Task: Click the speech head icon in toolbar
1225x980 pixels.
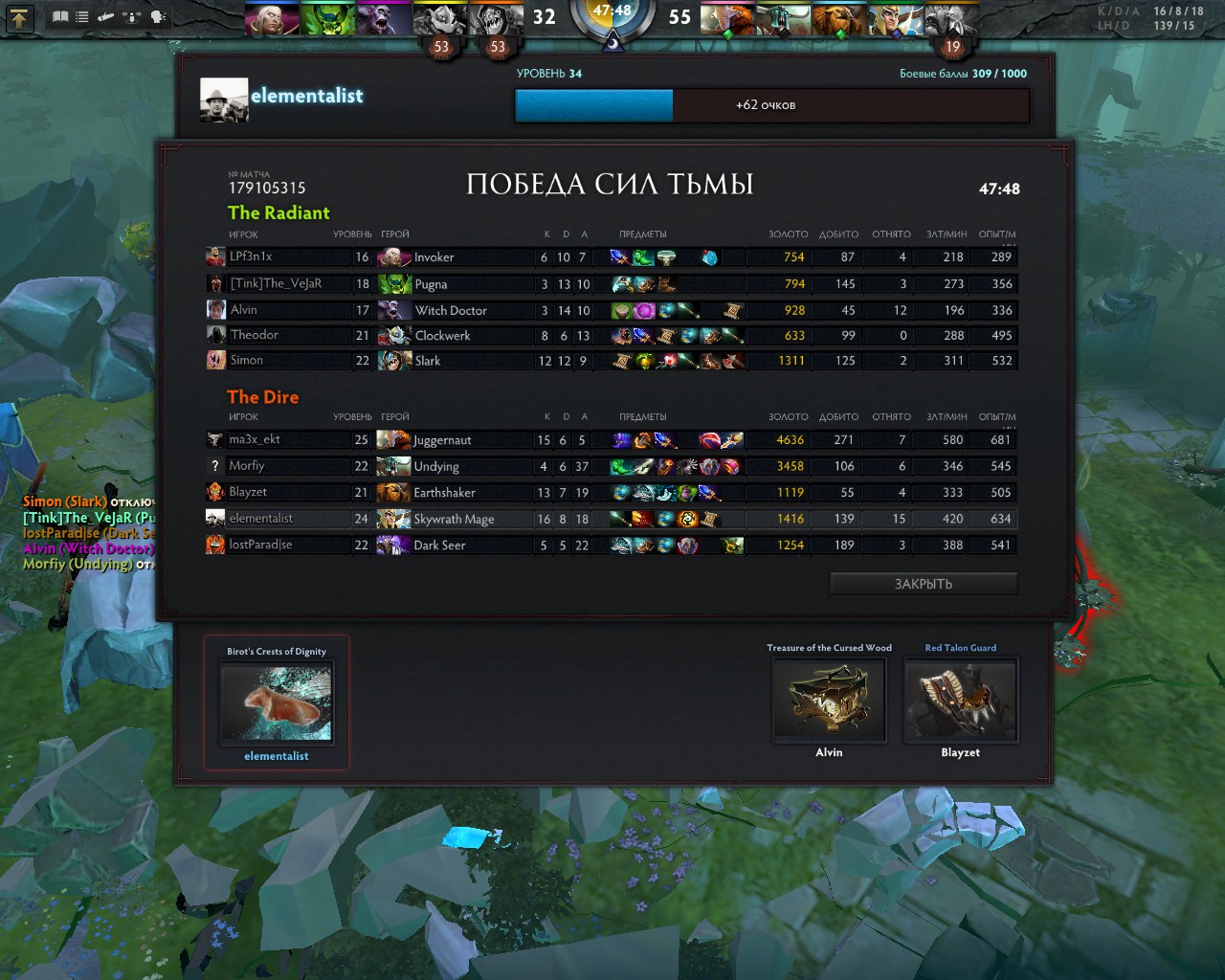Action: coord(158,17)
